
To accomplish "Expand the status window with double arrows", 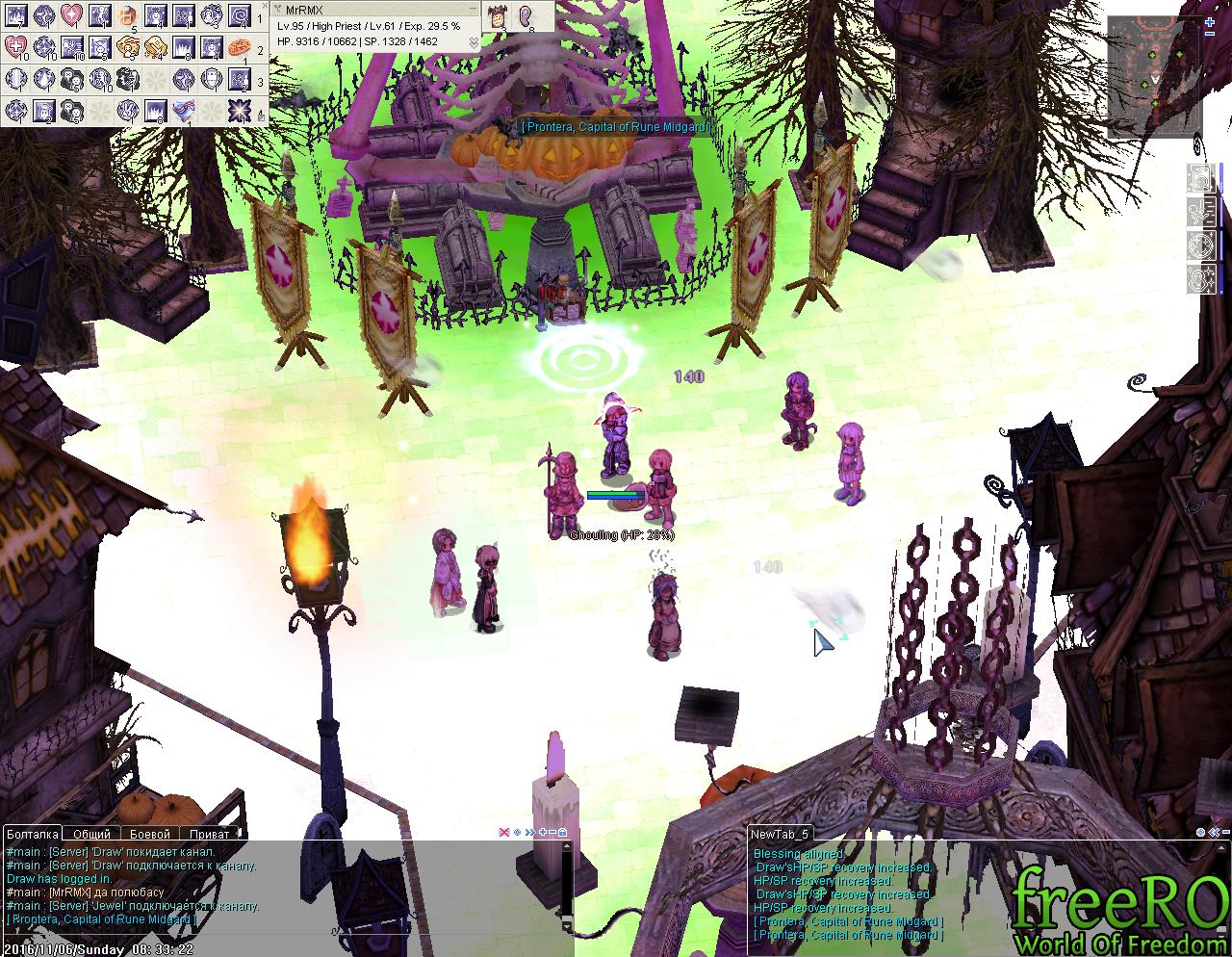I will pos(473,41).
